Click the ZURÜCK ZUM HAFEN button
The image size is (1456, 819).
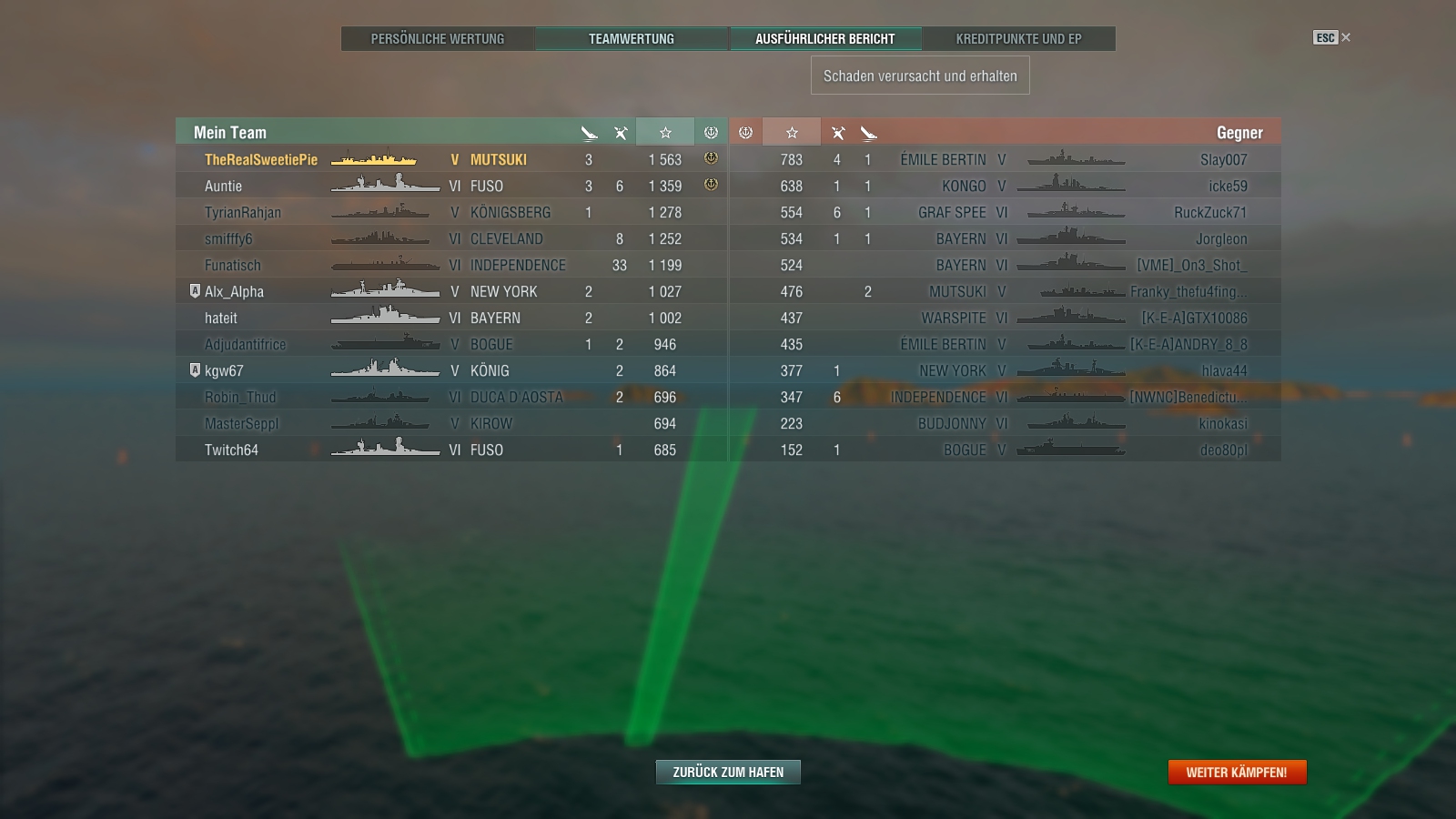pyautogui.click(x=727, y=771)
